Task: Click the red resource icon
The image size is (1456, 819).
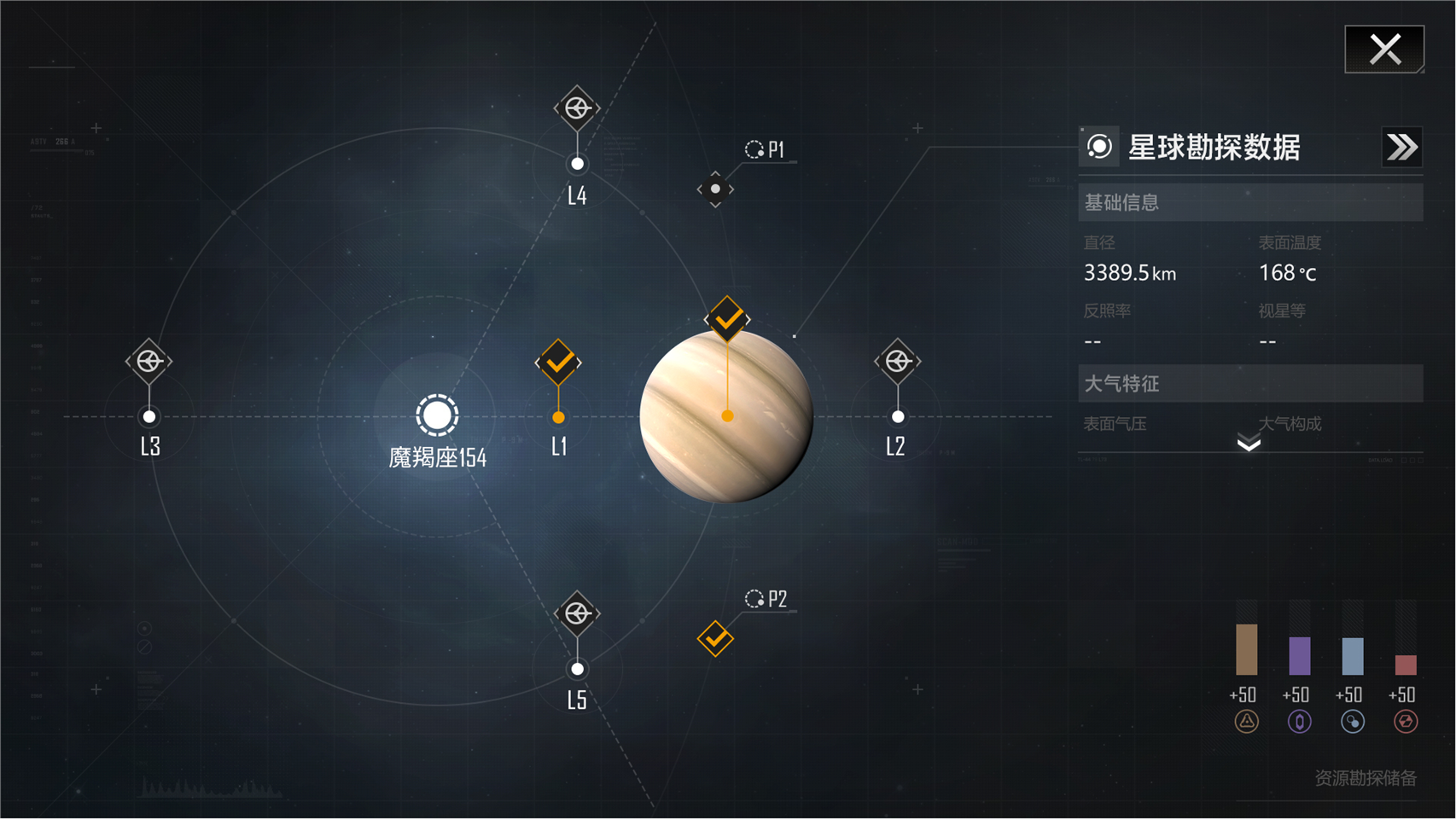Action: tap(1405, 722)
